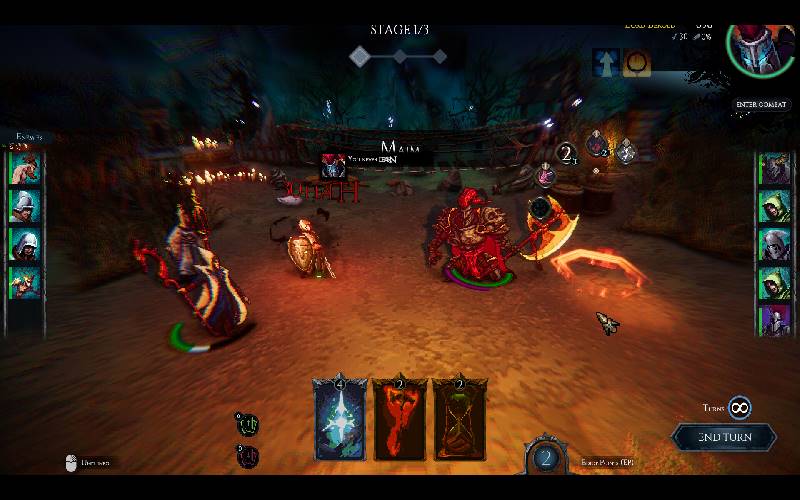Play the red flame card in hand
800x500 pixels.
pyautogui.click(x=399, y=418)
